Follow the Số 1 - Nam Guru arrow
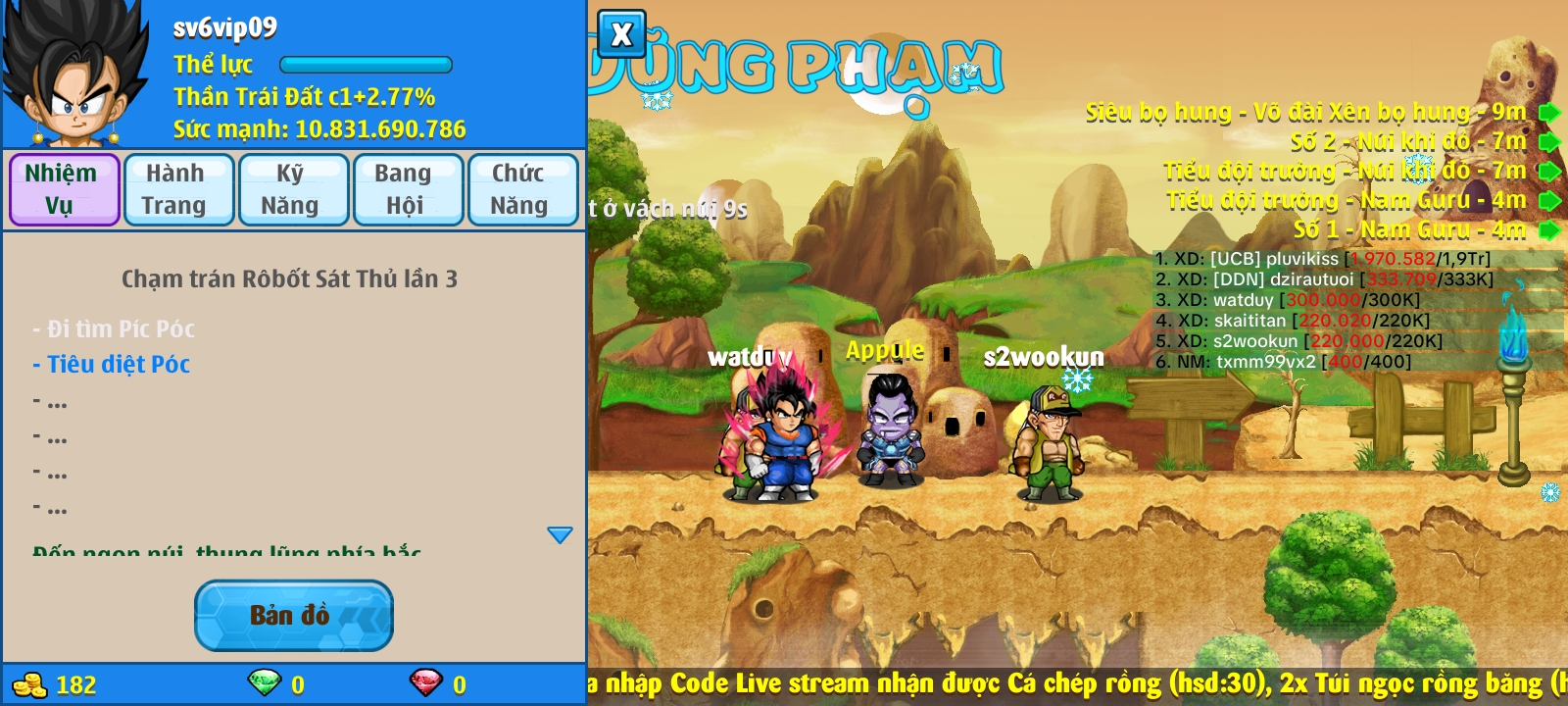This screenshot has width=1568, height=706. pos(1548,230)
